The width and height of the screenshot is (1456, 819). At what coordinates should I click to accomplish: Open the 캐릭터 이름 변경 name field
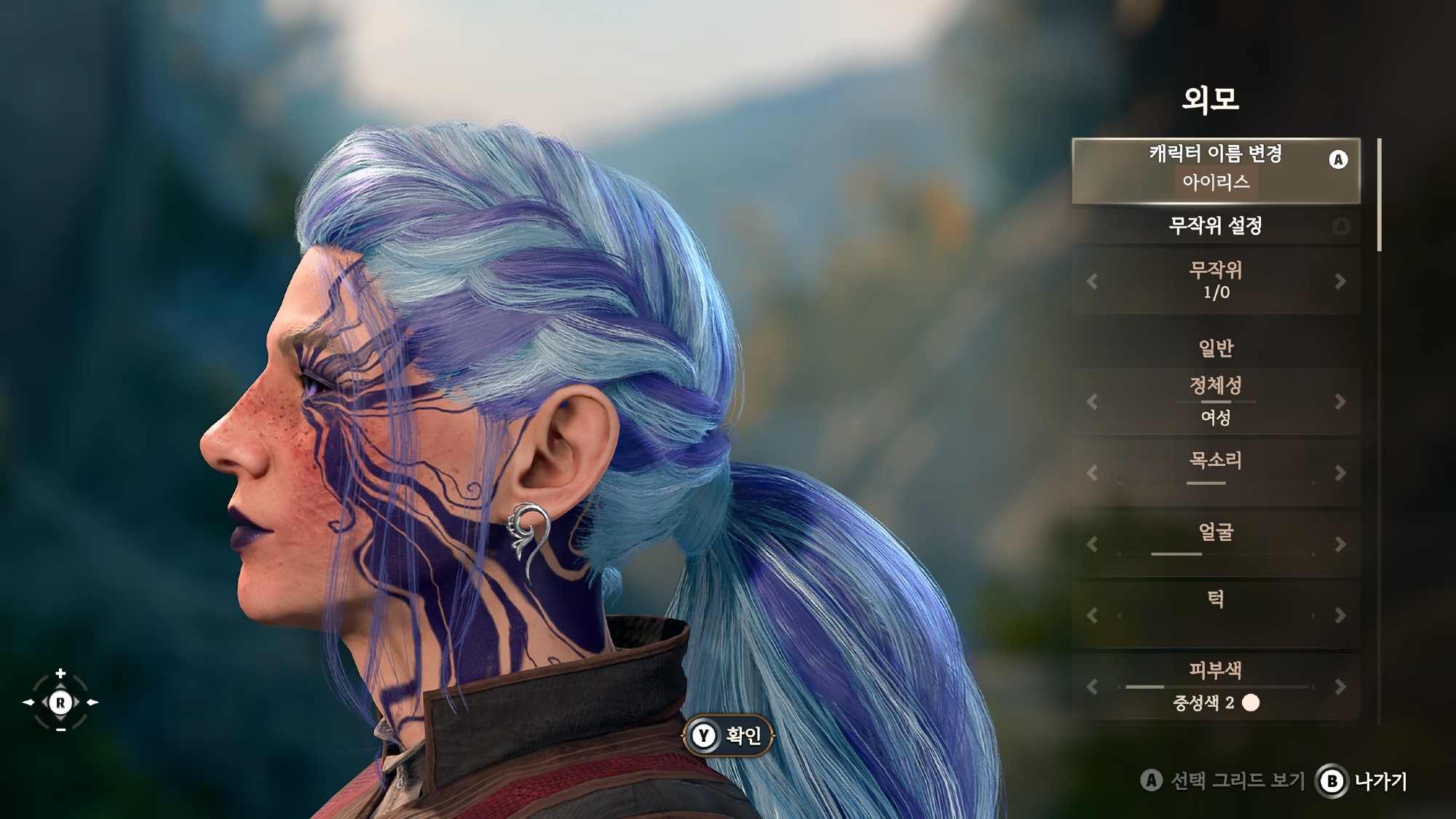click(x=1215, y=170)
